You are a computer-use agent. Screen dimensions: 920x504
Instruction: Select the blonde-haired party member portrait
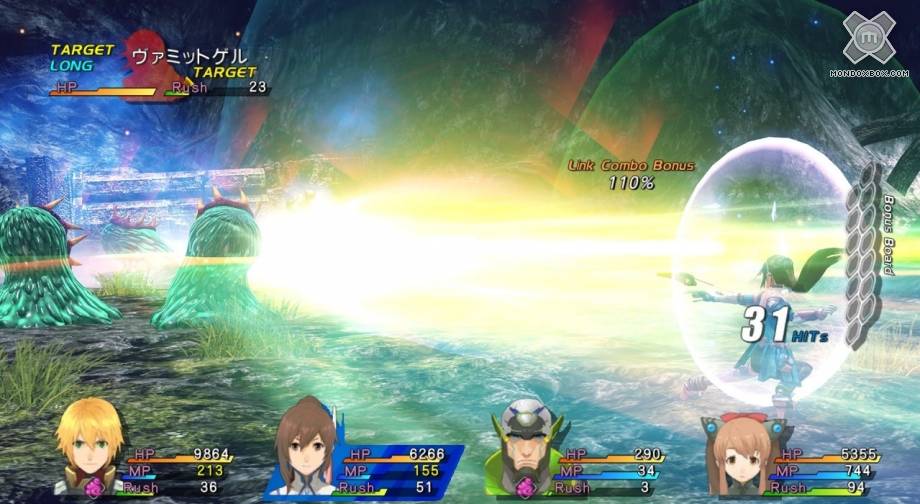click(90, 447)
